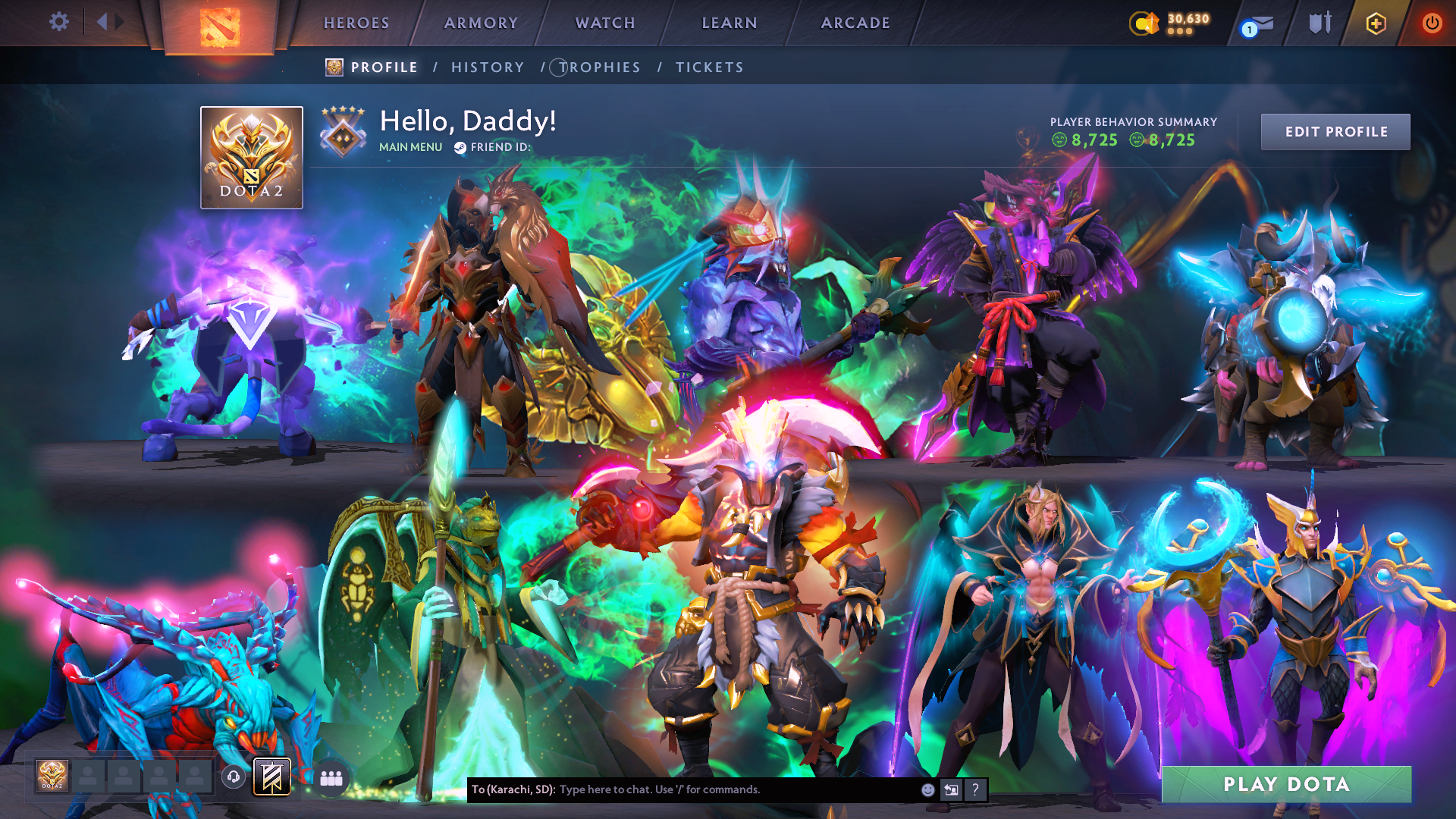Open the emoticon picker in chat bar
Screen dimensions: 1456x819
(927, 790)
